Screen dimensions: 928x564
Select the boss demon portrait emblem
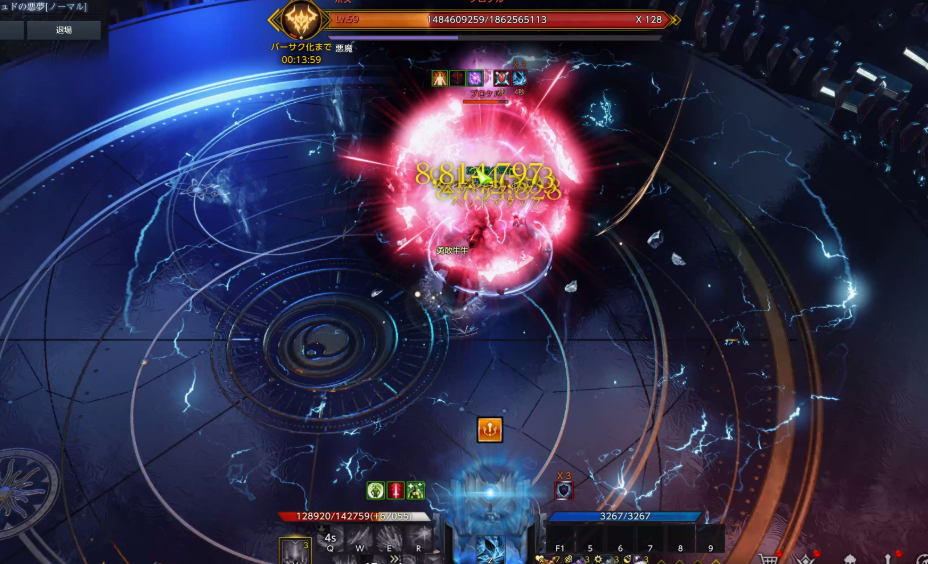pos(300,20)
